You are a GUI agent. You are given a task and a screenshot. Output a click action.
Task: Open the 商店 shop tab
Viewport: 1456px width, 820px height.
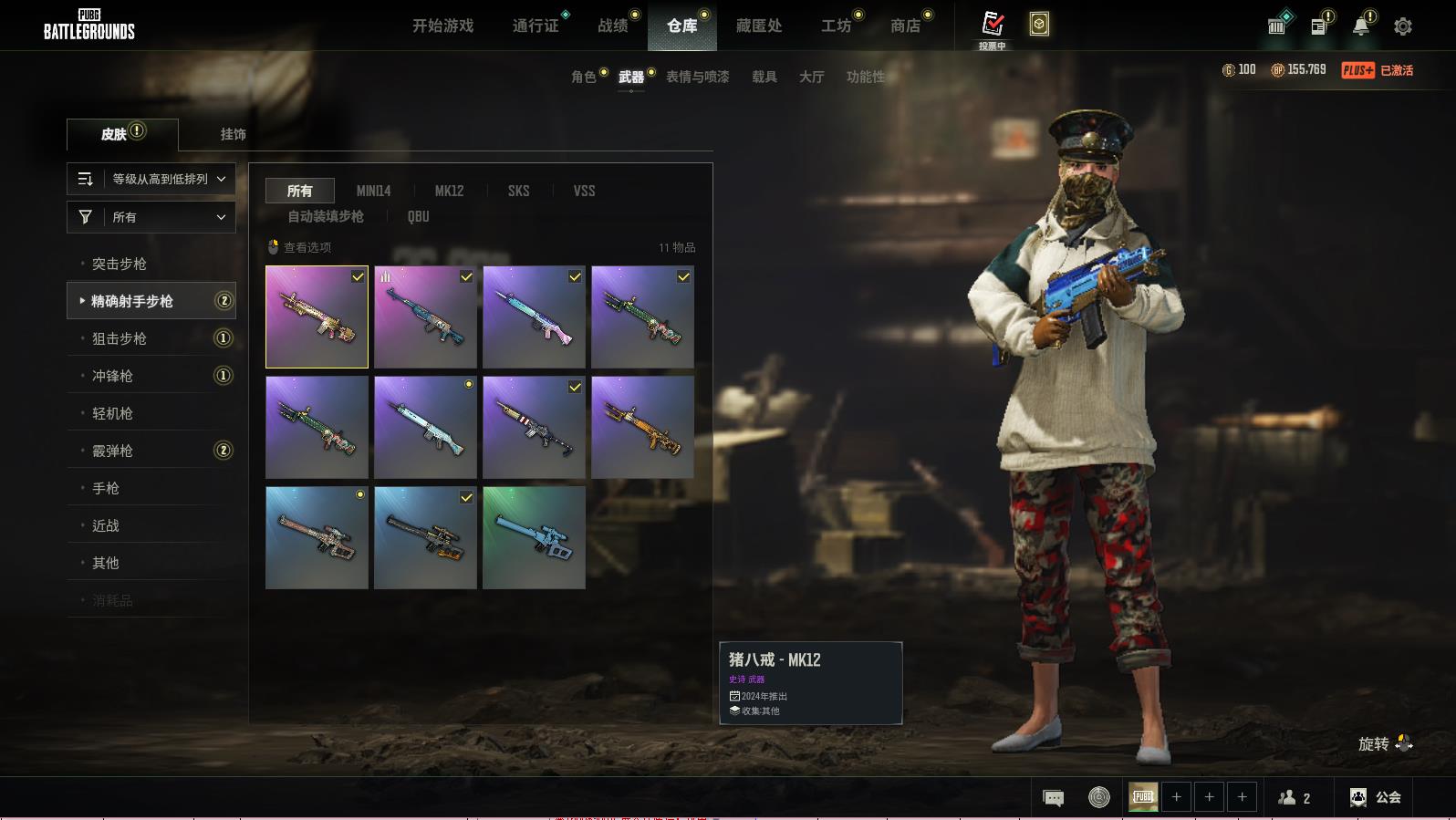[x=905, y=26]
